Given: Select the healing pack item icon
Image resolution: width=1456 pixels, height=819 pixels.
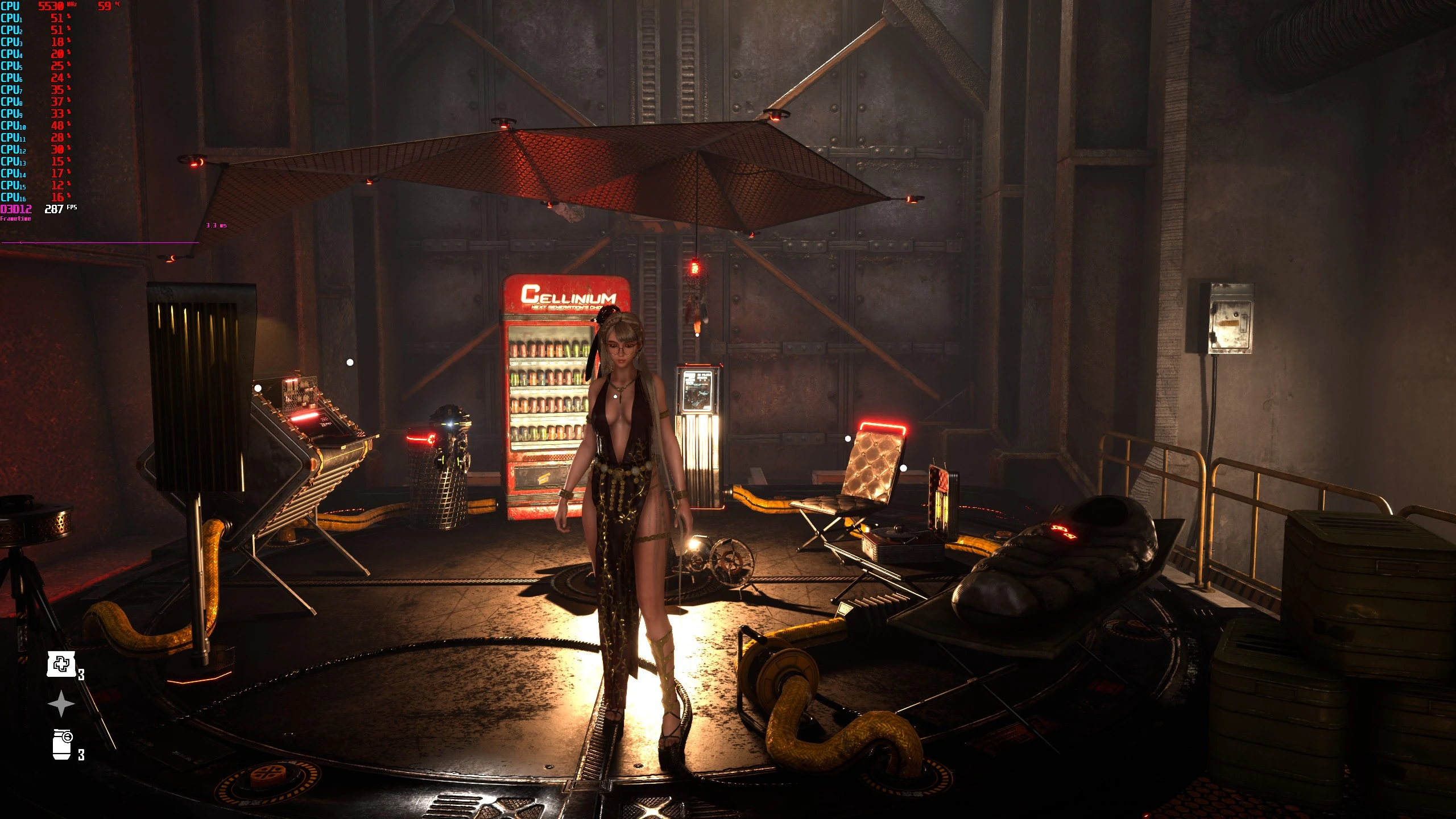Looking at the screenshot, I should click(x=61, y=664).
